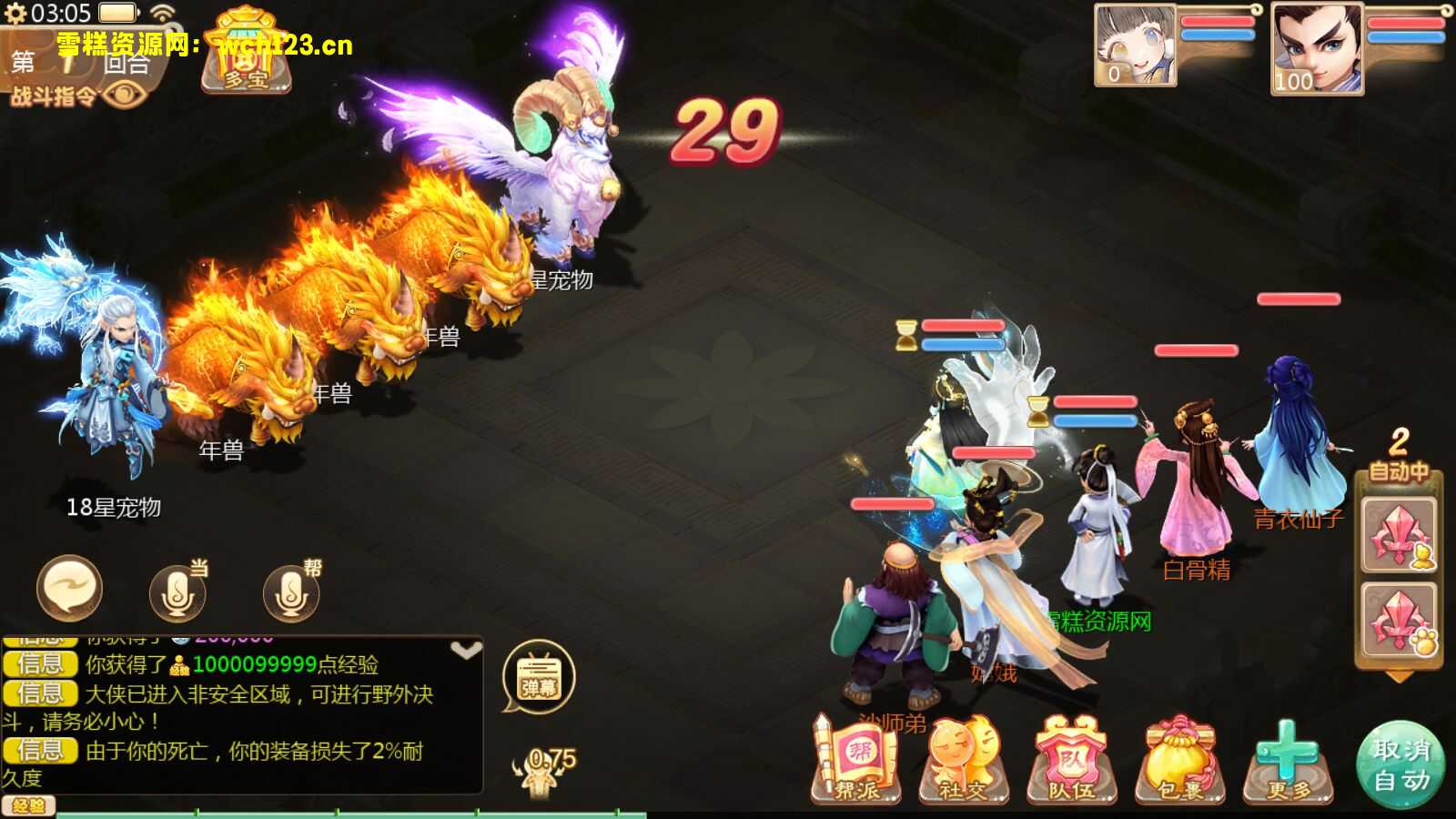Expand the auto-skill panel down arrow
The image size is (1456, 819).
(1399, 677)
